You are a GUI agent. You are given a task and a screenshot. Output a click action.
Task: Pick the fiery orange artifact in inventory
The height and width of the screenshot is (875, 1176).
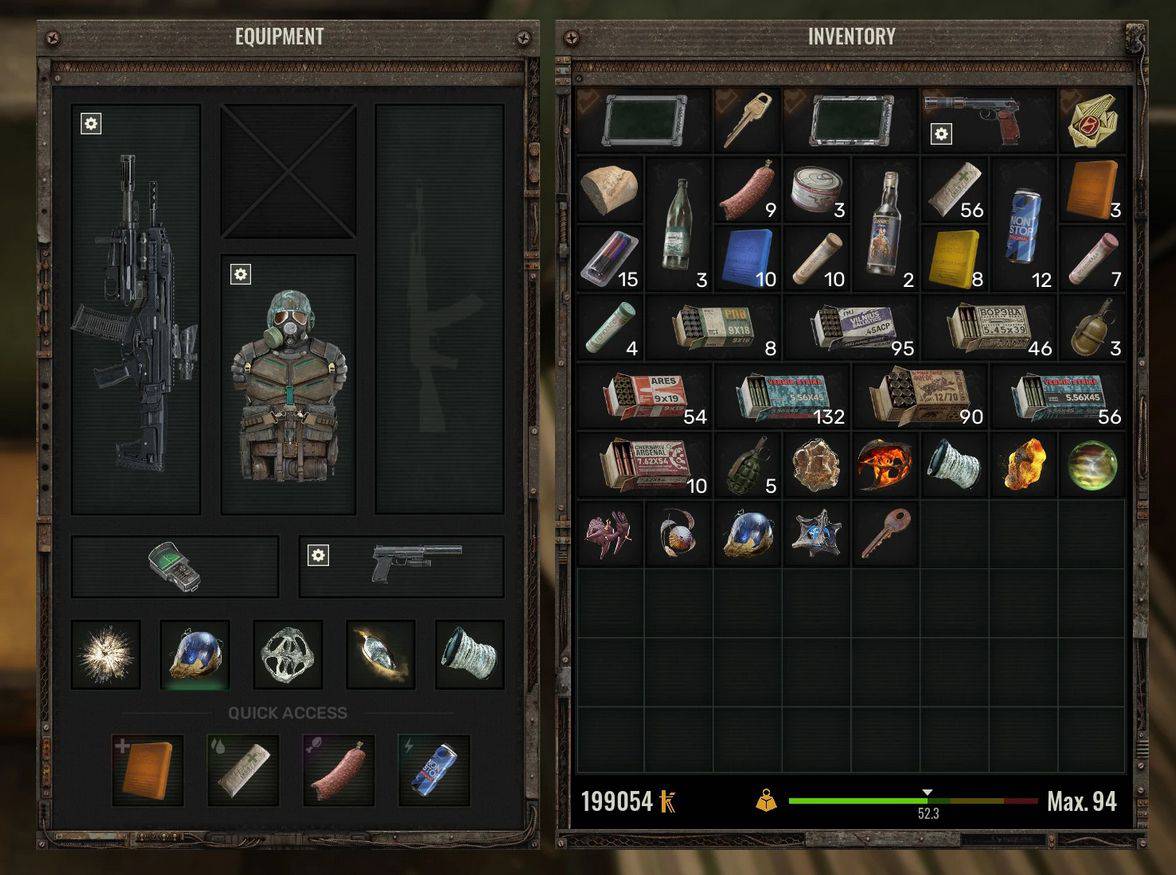tap(884, 465)
